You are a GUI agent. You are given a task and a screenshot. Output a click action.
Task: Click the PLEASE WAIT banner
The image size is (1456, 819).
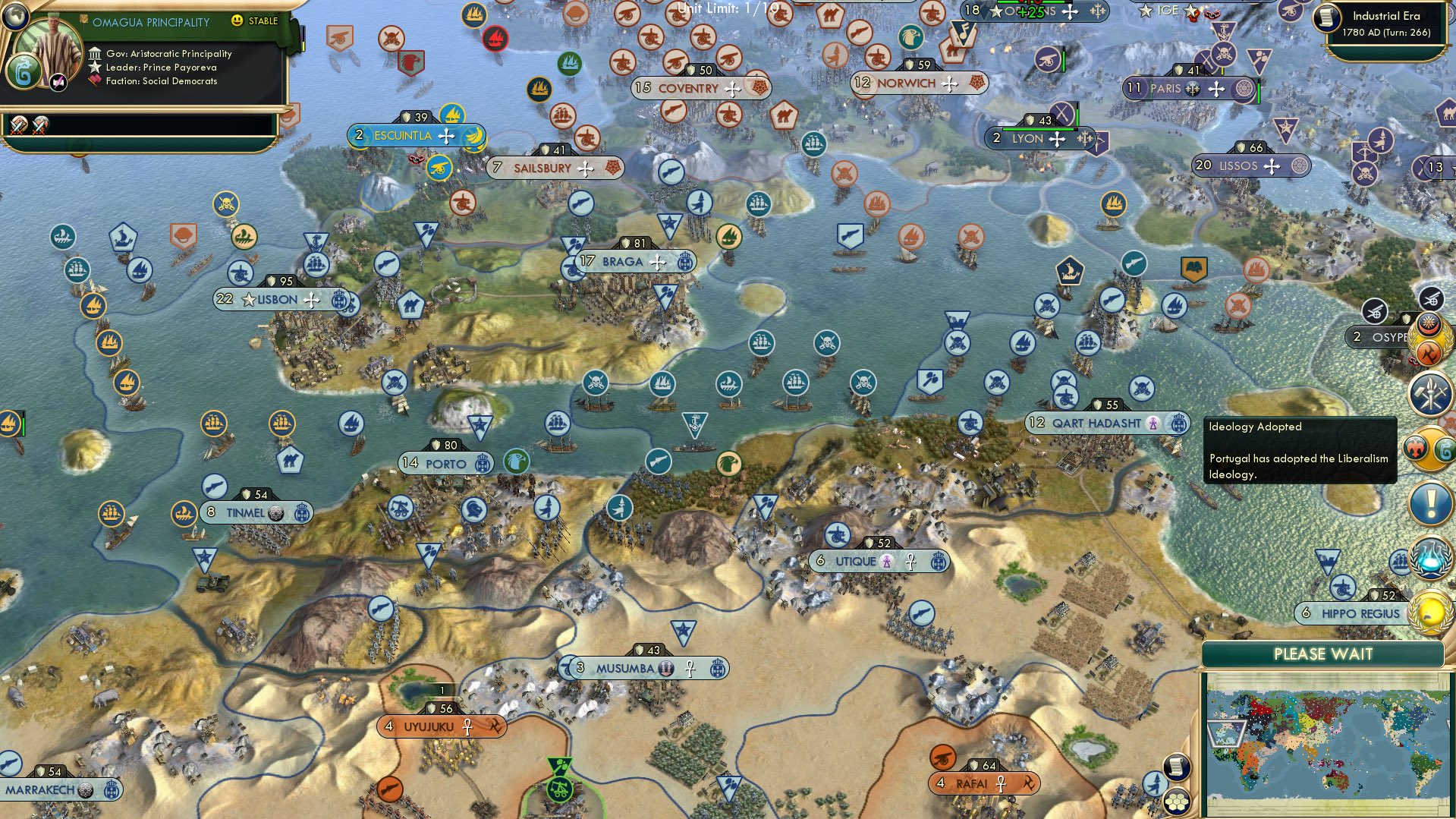pyautogui.click(x=1322, y=654)
